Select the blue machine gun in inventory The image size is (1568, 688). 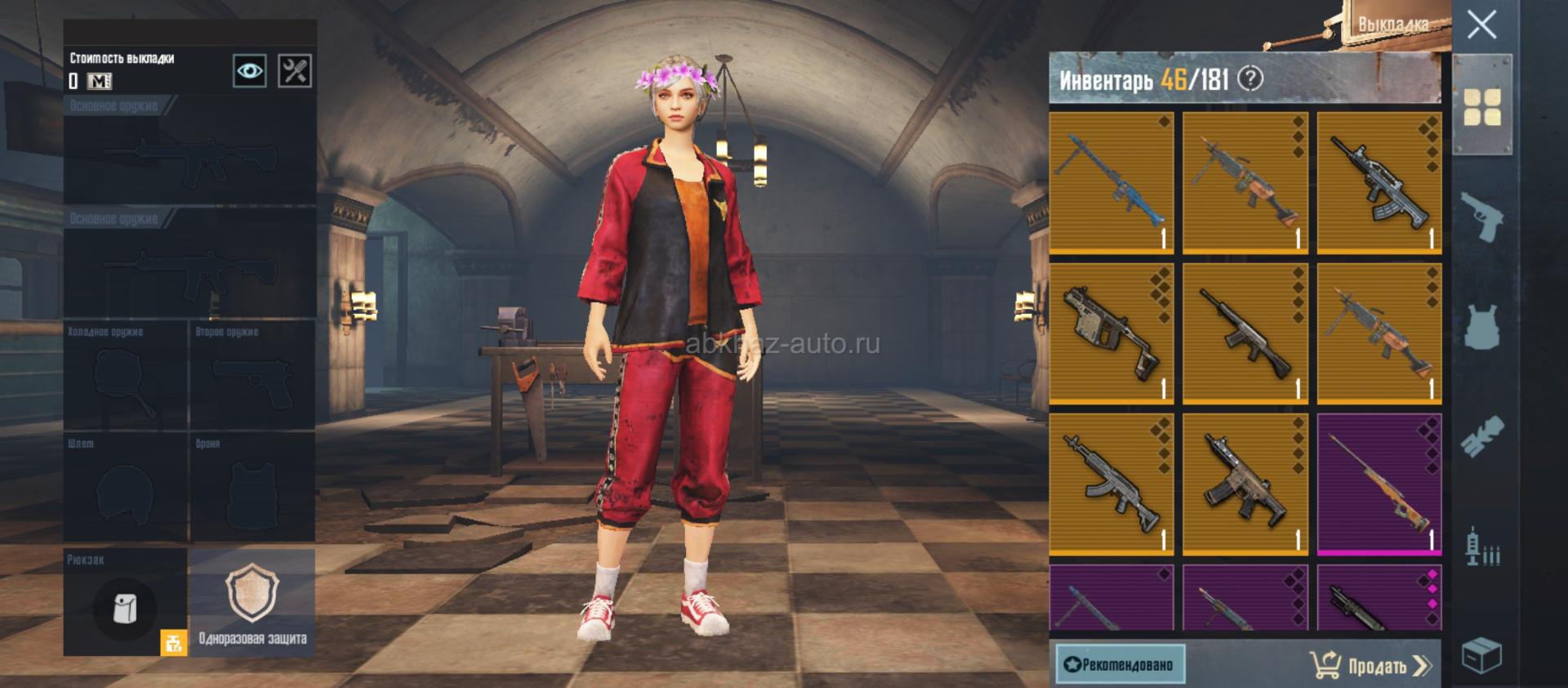[1111, 183]
